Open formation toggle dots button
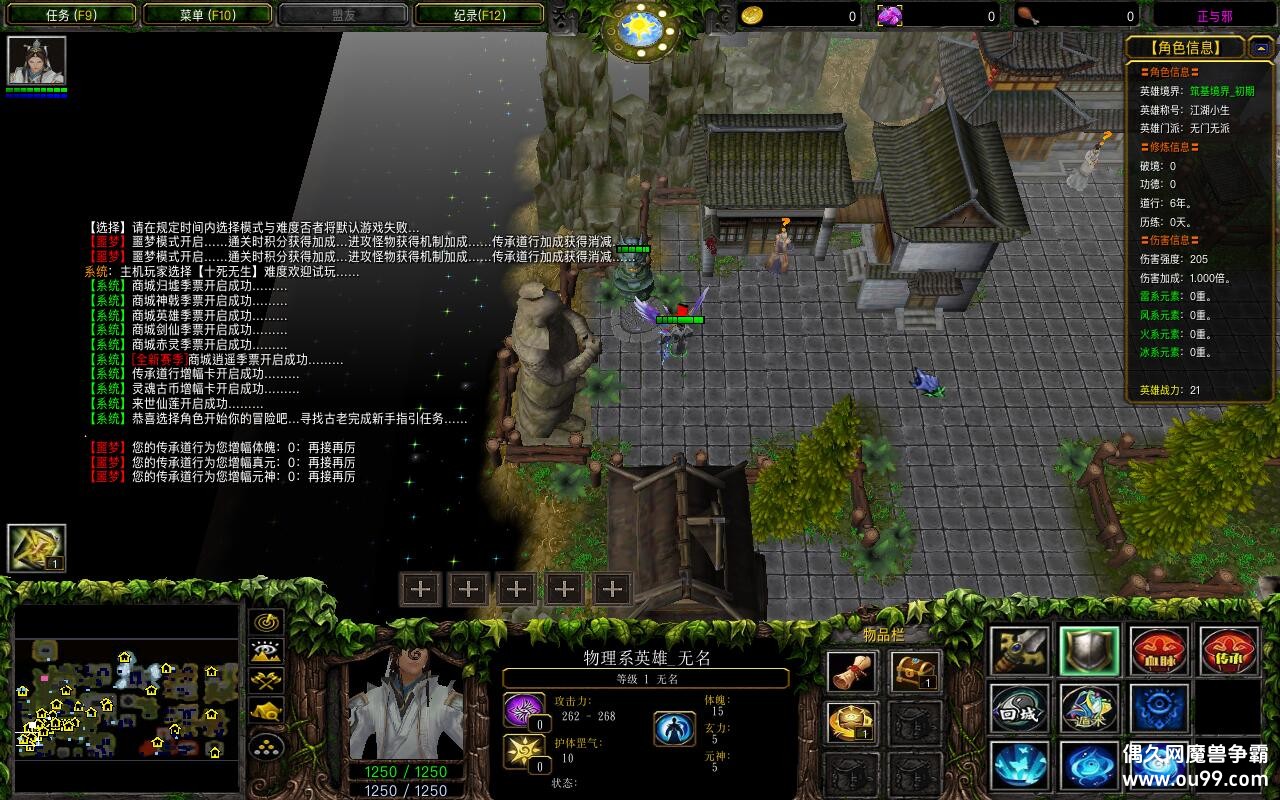The height and width of the screenshot is (800, 1280). pos(267,745)
